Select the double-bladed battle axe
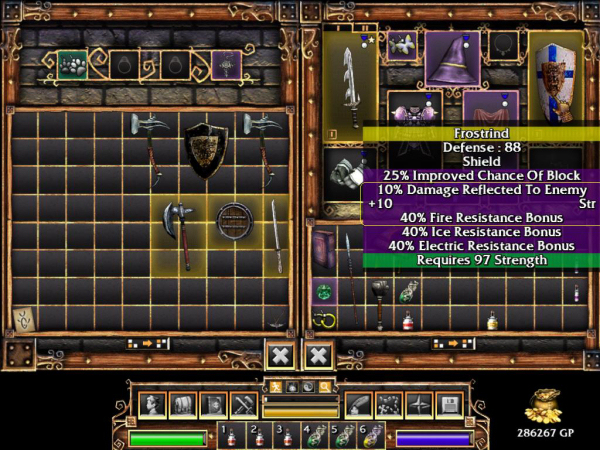Image resolution: width=600 pixels, height=450 pixels. point(179,228)
